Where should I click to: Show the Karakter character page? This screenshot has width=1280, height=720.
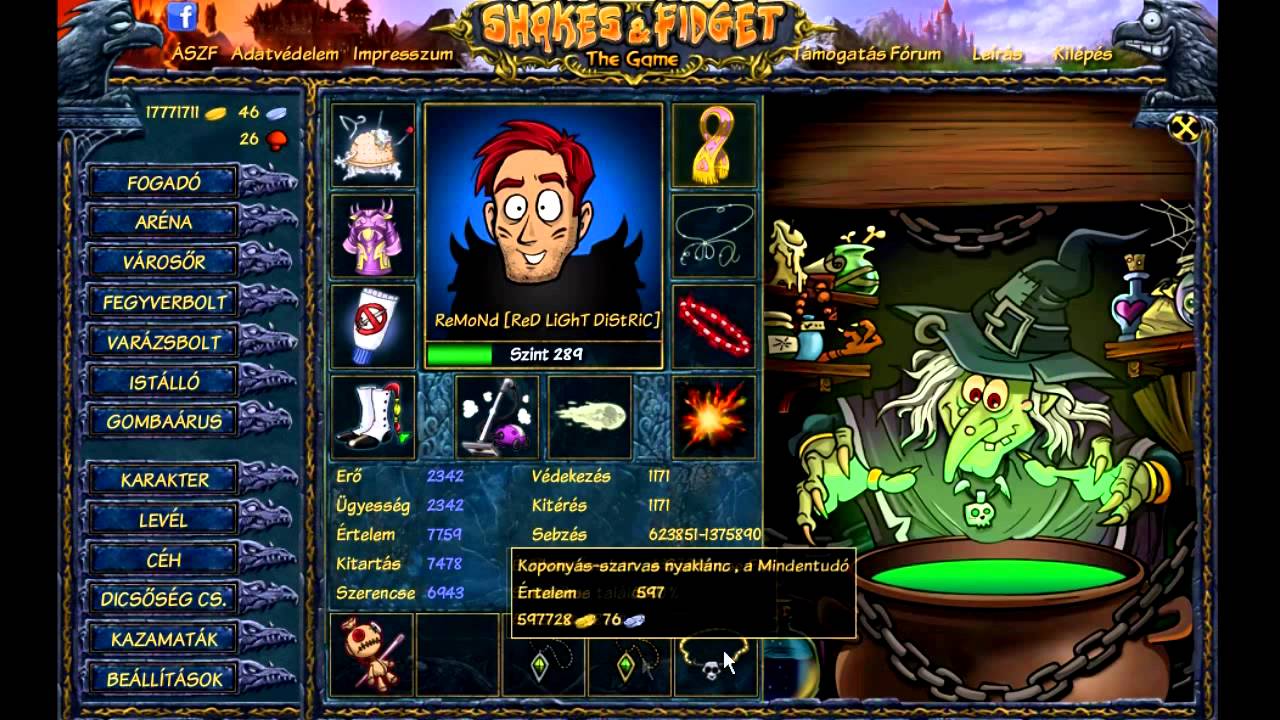click(x=164, y=480)
